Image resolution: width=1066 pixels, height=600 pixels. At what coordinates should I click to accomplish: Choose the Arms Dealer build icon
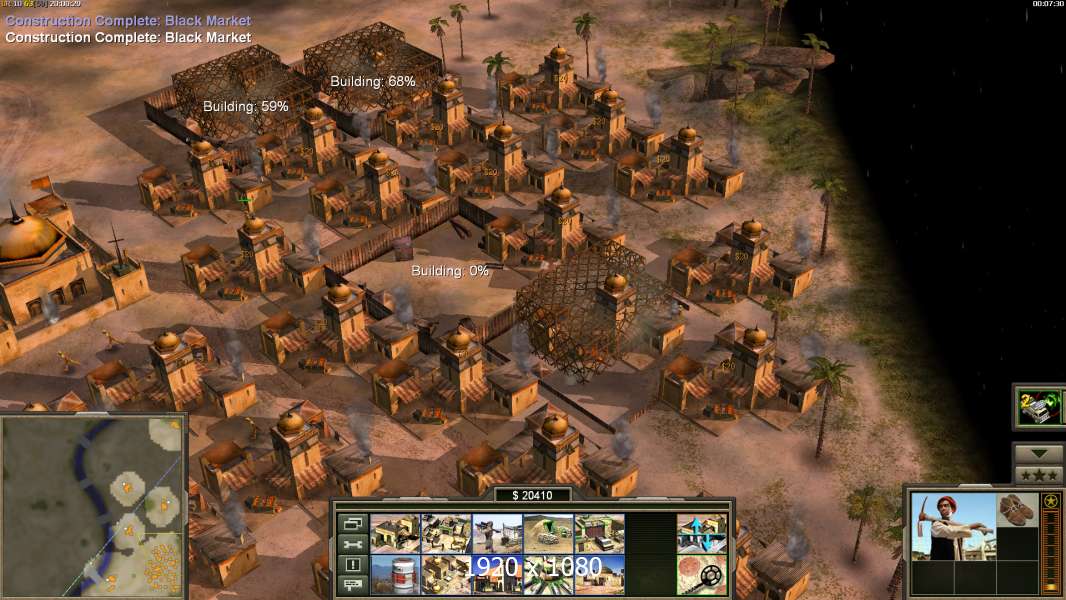click(599, 534)
